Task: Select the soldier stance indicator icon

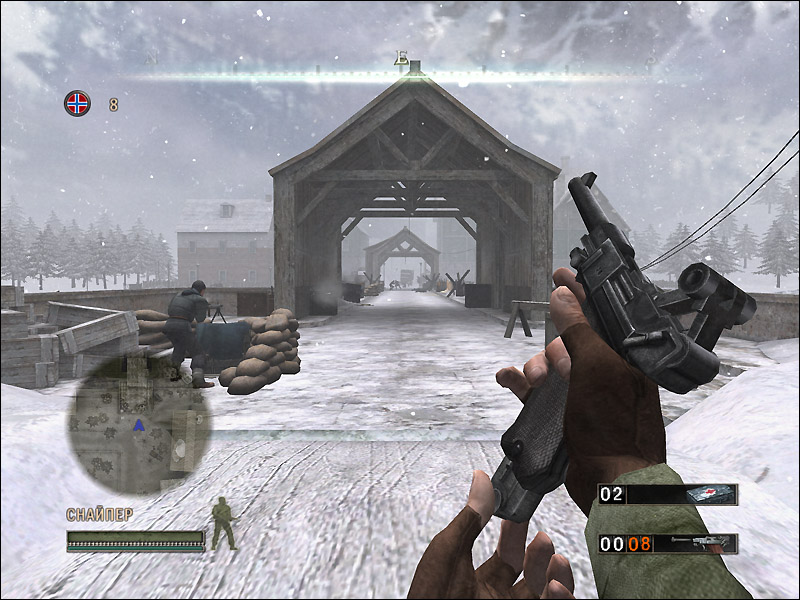Action: pos(222,525)
